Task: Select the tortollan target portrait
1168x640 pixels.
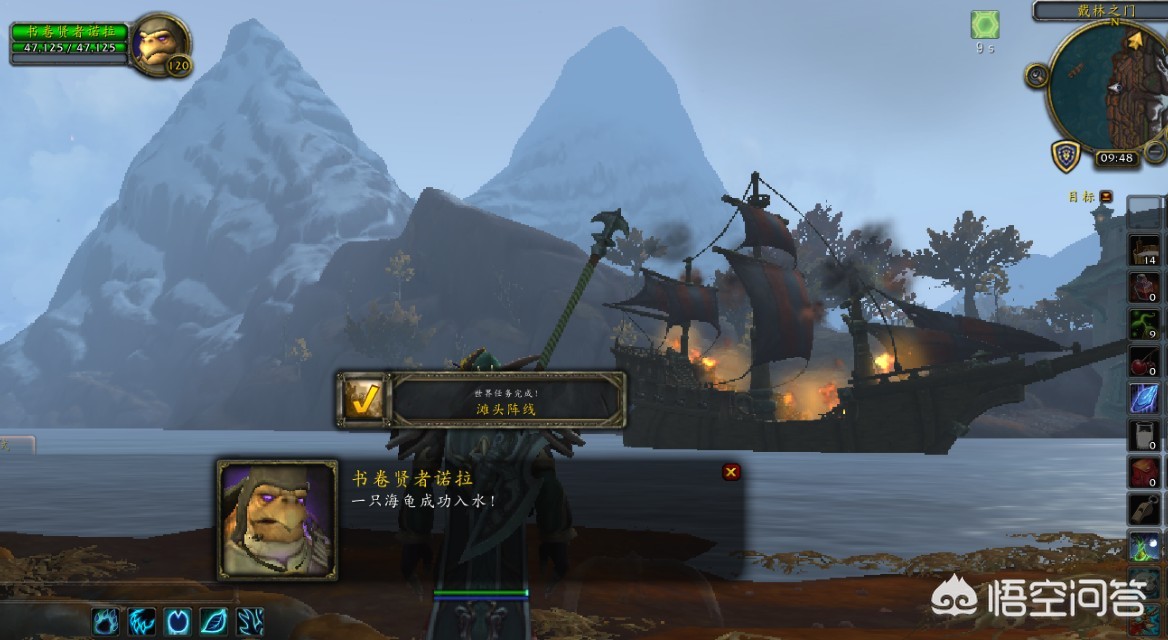Action: 159,44
